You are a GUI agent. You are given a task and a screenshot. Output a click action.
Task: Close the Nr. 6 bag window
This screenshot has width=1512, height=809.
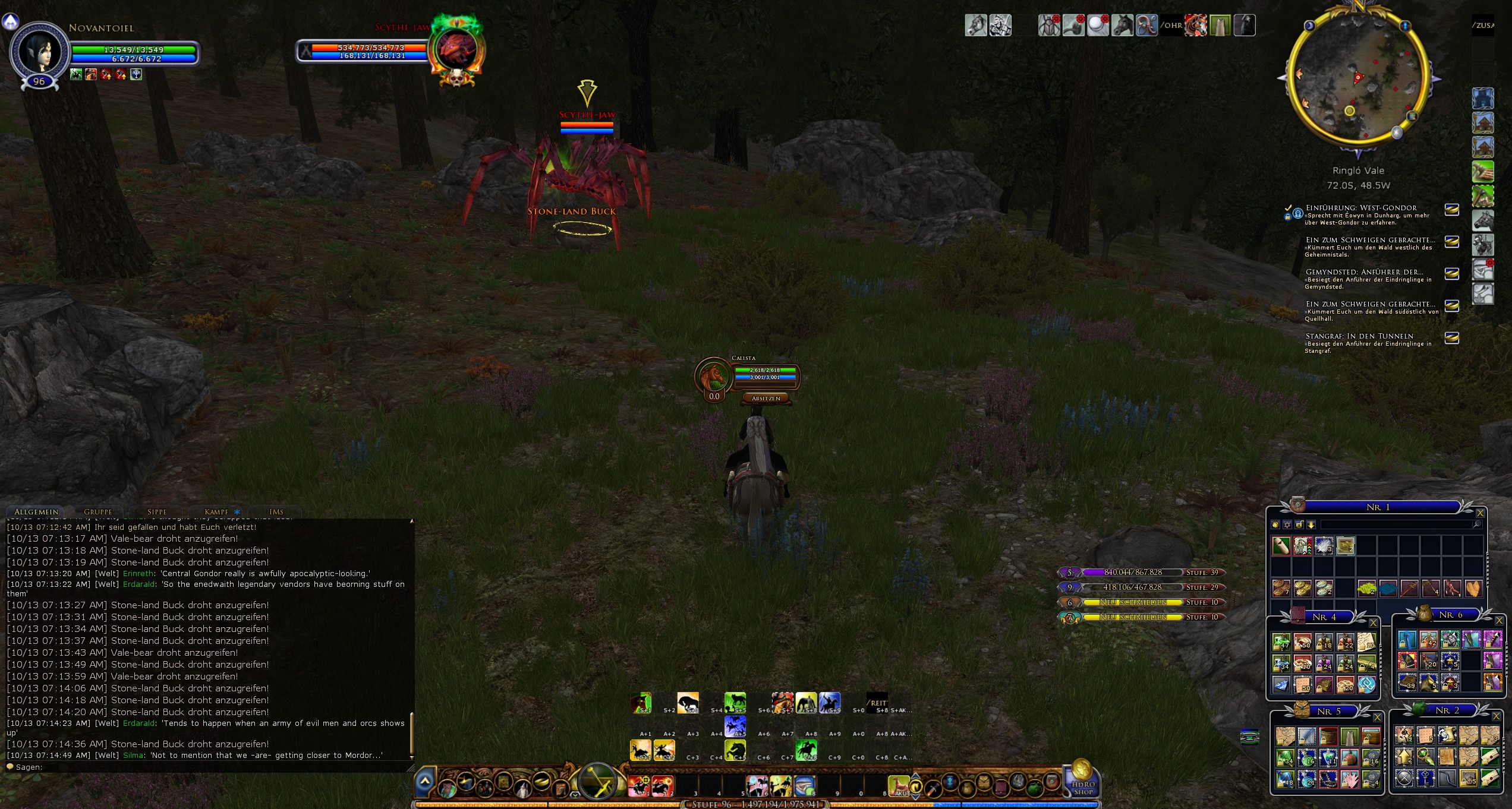[1499, 621]
